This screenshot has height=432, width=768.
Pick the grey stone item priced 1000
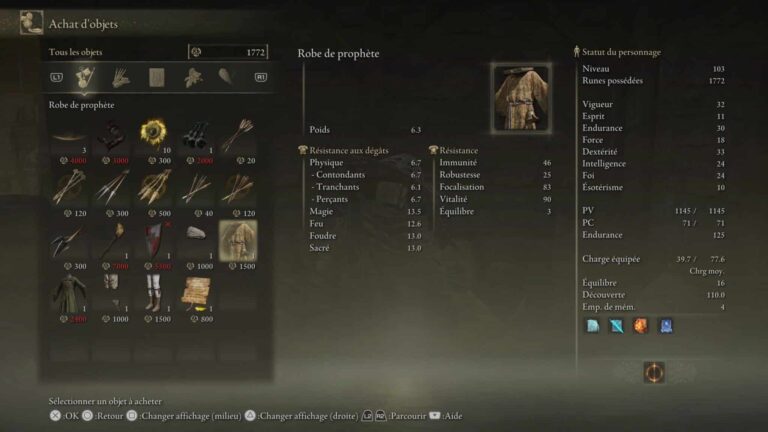tap(195, 241)
